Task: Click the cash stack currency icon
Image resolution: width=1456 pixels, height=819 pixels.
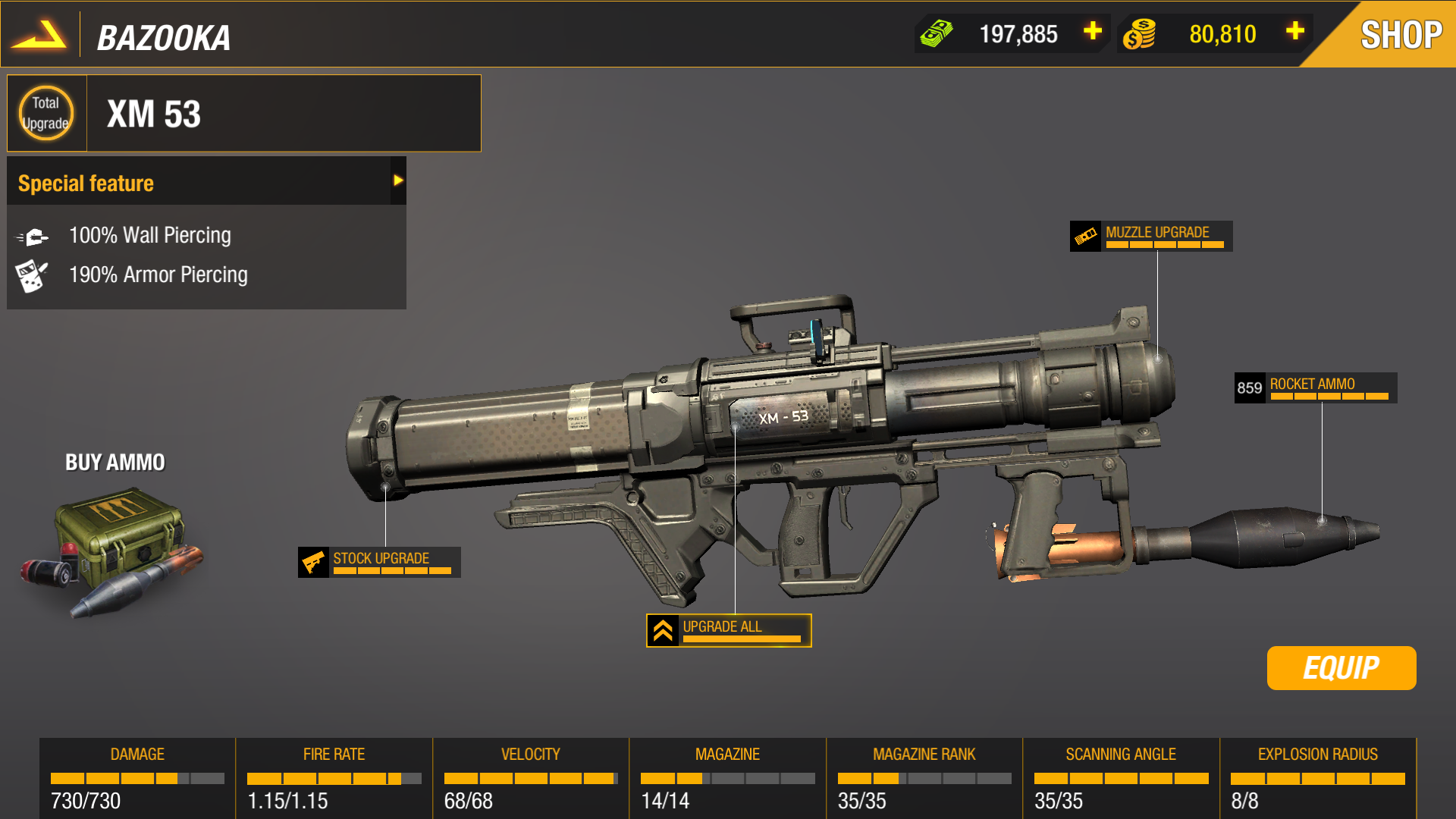Action: pyautogui.click(x=937, y=33)
